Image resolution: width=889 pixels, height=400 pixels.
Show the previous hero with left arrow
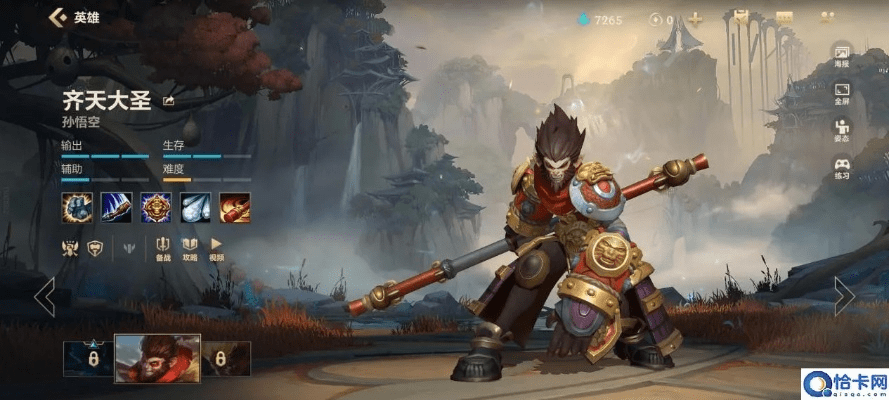(44, 296)
